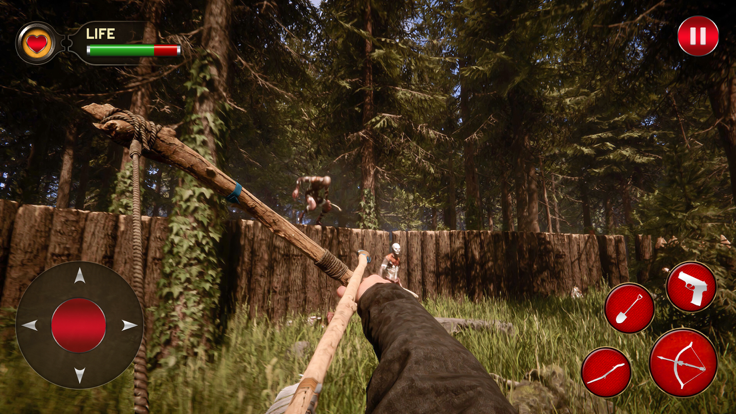736x414 pixels.
Task: Tap the red joystick center knob
Action: [x=79, y=325]
